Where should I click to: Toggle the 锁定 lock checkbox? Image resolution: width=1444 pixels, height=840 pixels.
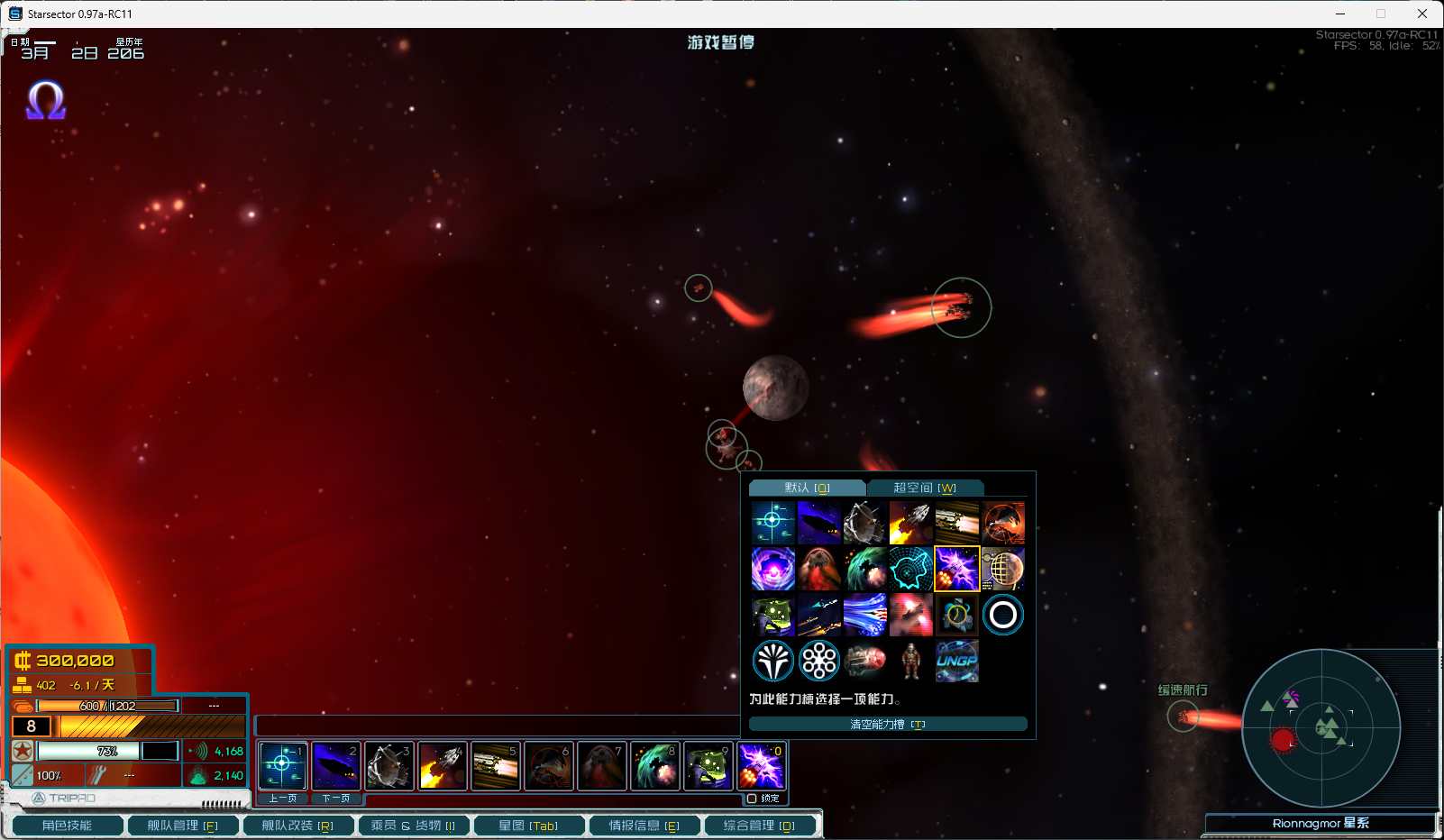point(752,799)
